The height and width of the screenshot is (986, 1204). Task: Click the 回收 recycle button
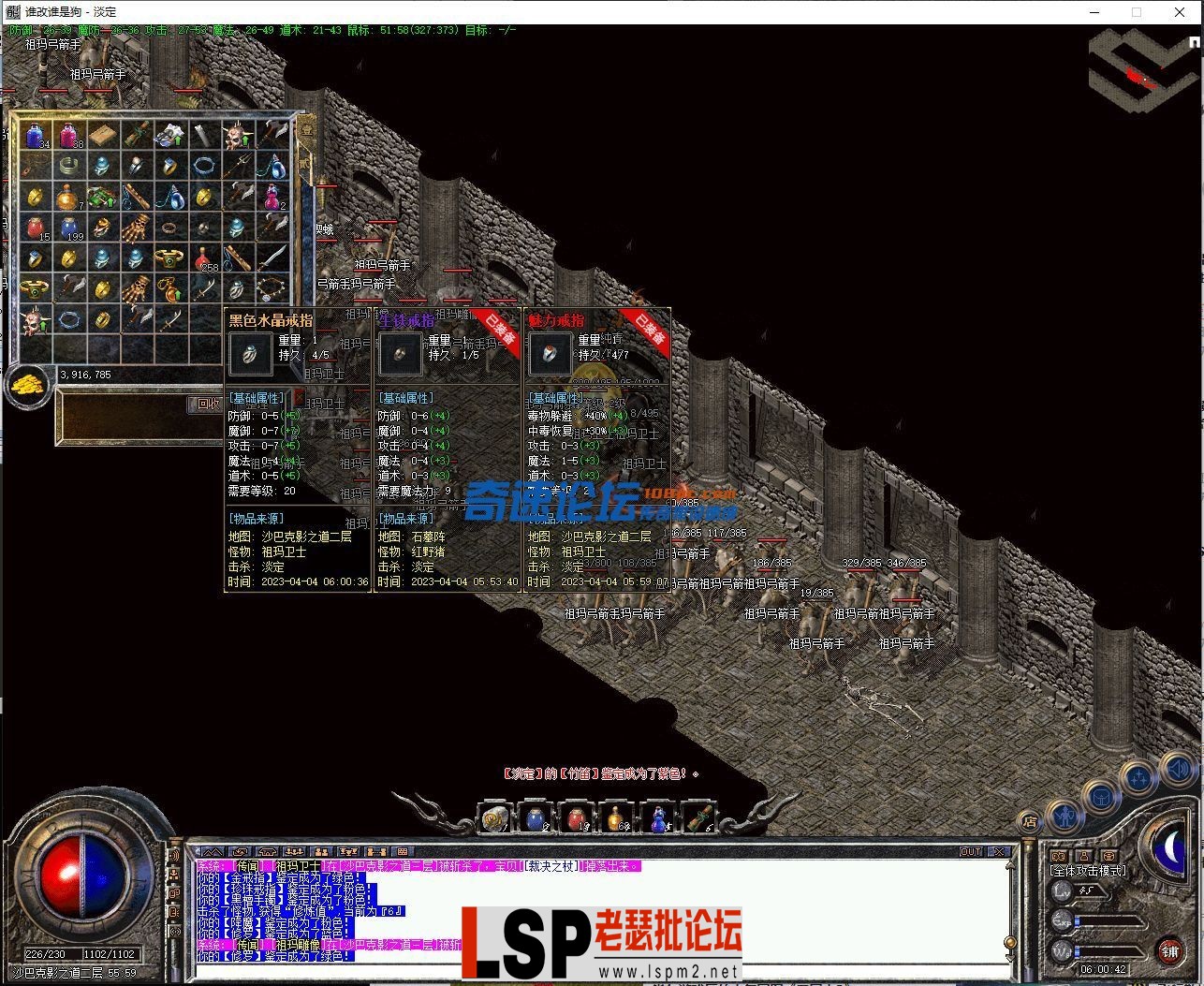click(x=207, y=404)
